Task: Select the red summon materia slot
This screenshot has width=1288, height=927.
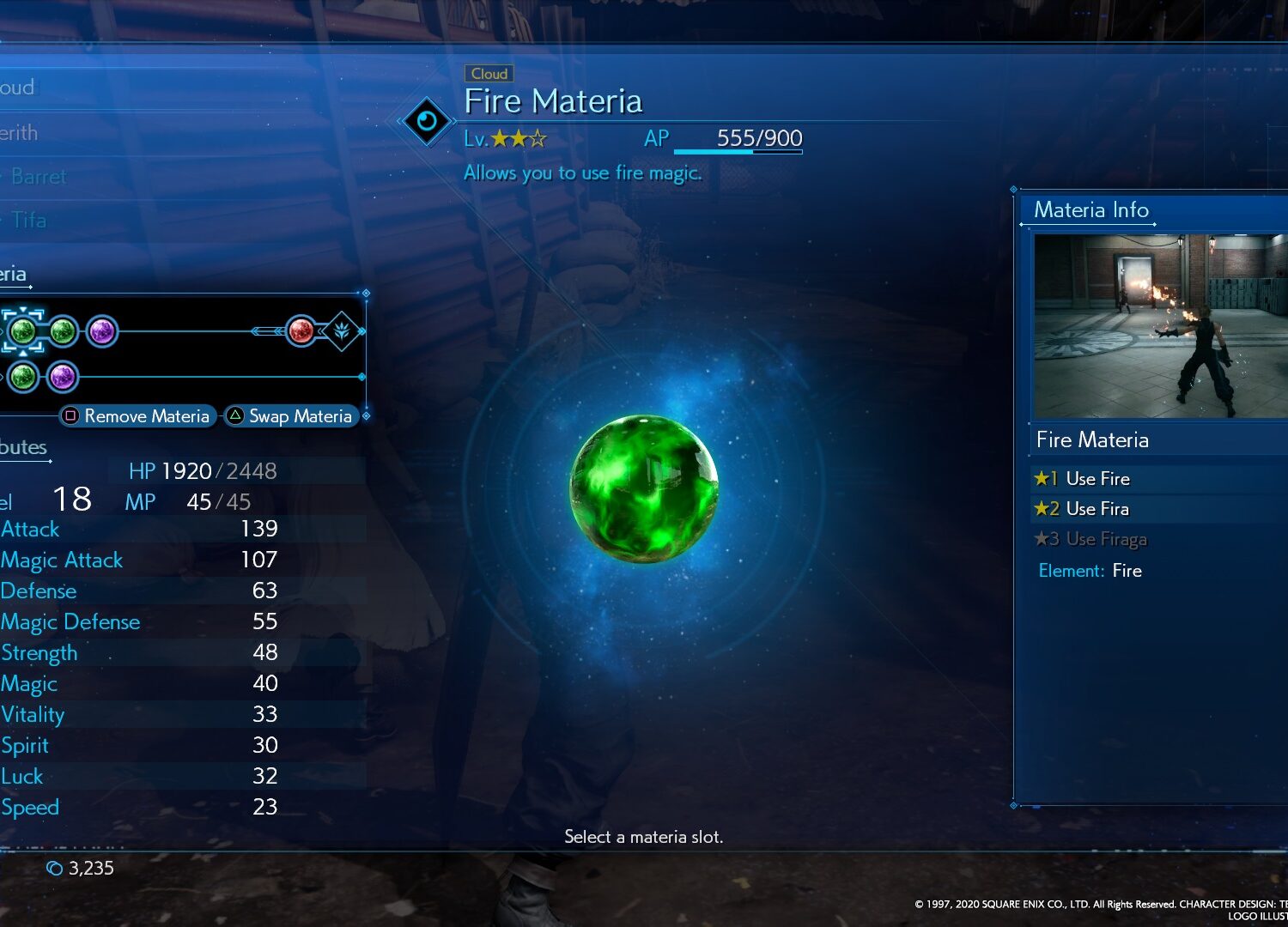Action: click(301, 330)
